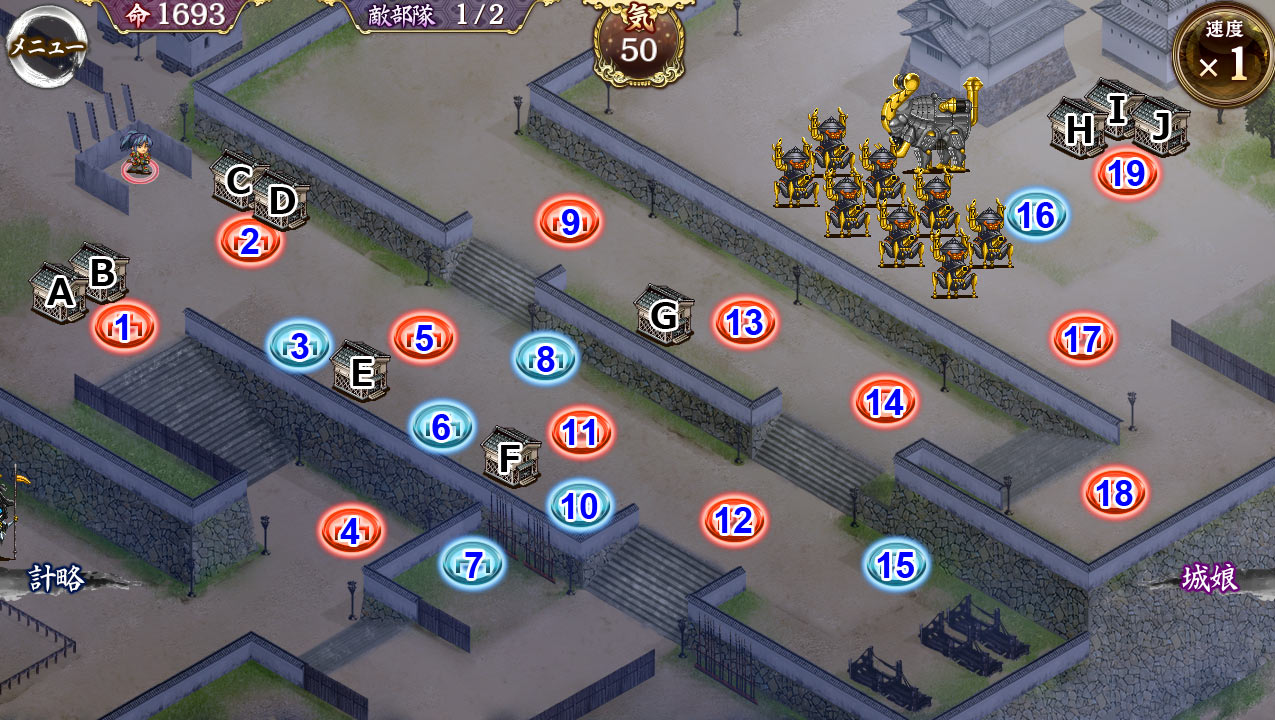Click blue placement slot number 8

545,359
